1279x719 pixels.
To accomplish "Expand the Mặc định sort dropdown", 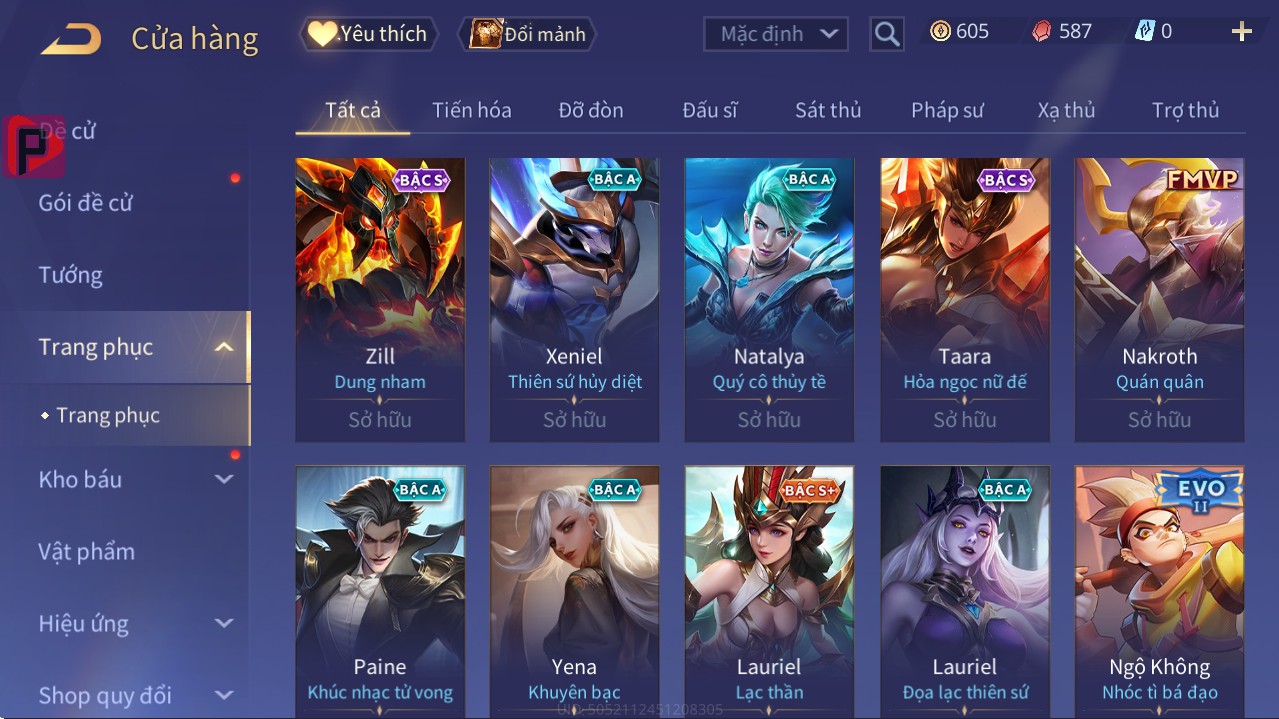I will pos(776,34).
